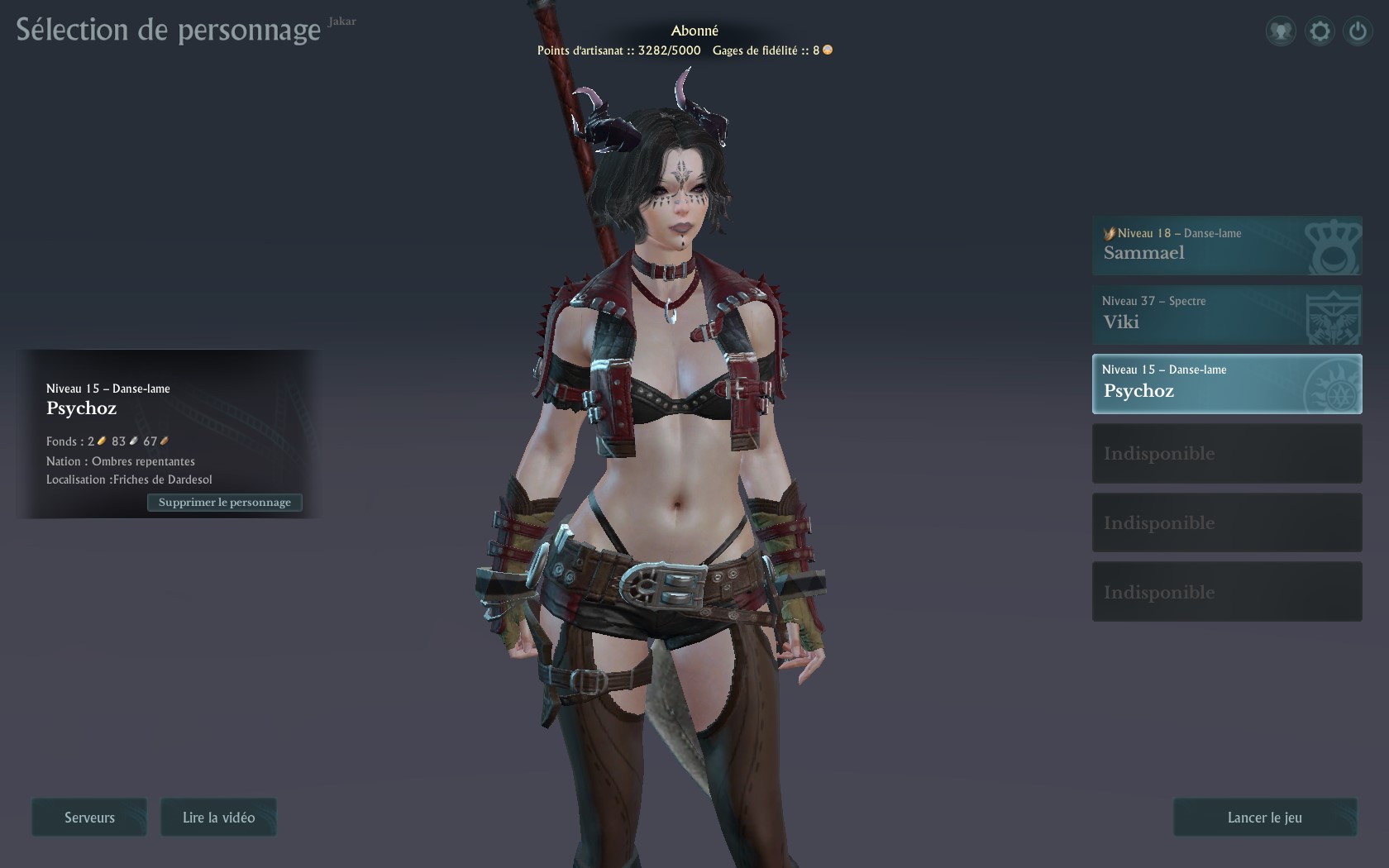
Task: Open the Serveurs list
Action: (x=89, y=818)
